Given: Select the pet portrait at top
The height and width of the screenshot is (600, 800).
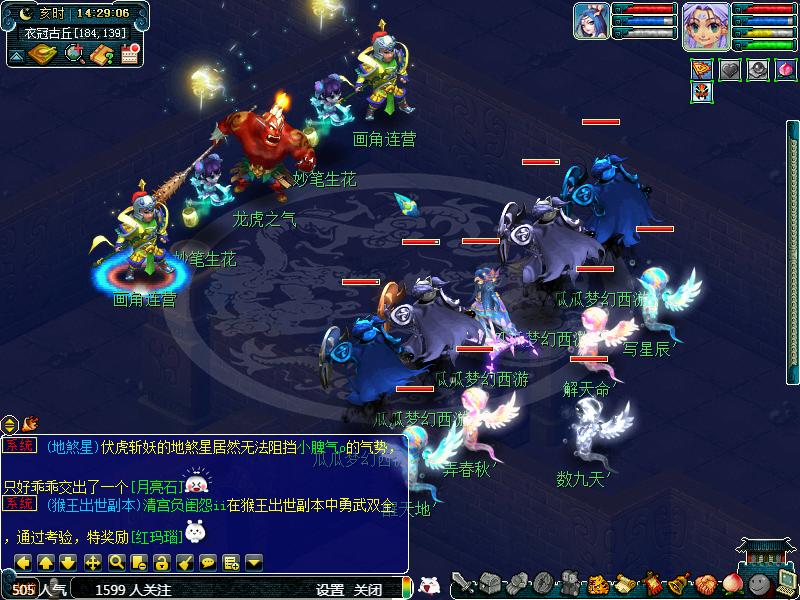Looking at the screenshot, I should [591, 22].
